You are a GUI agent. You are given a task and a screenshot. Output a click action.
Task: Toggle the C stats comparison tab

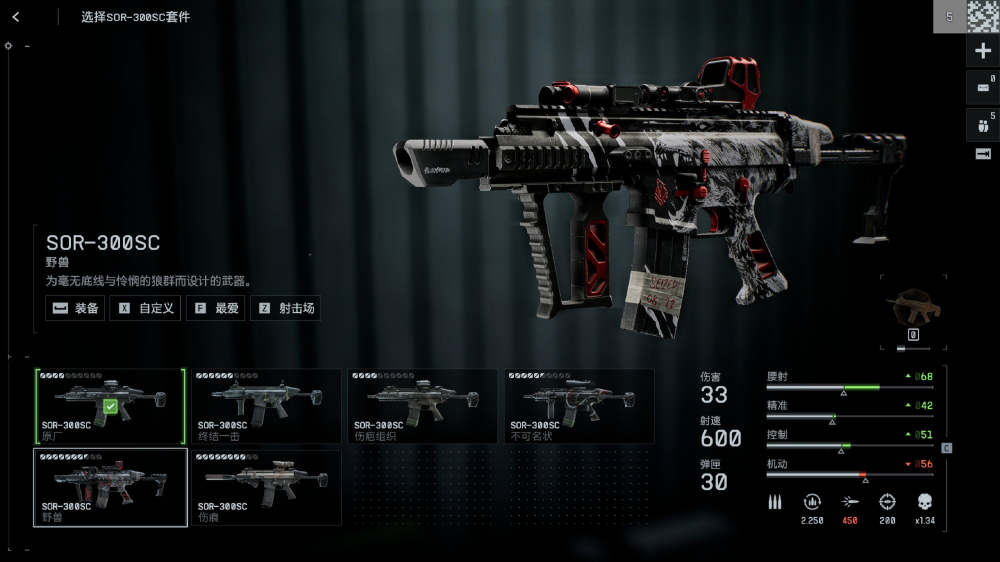click(947, 447)
